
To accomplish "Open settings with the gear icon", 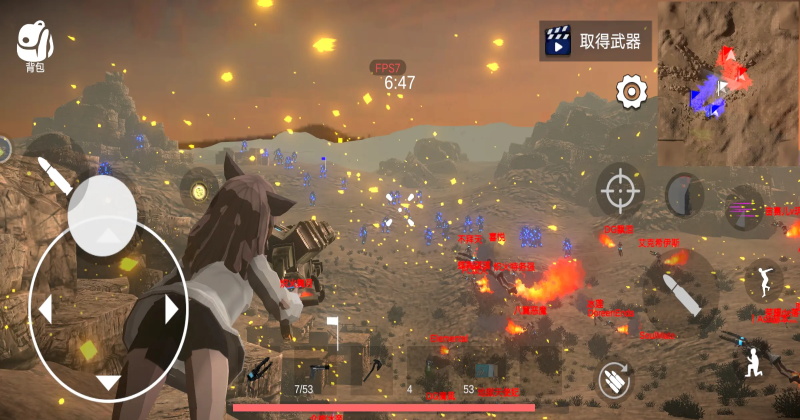I will [632, 93].
